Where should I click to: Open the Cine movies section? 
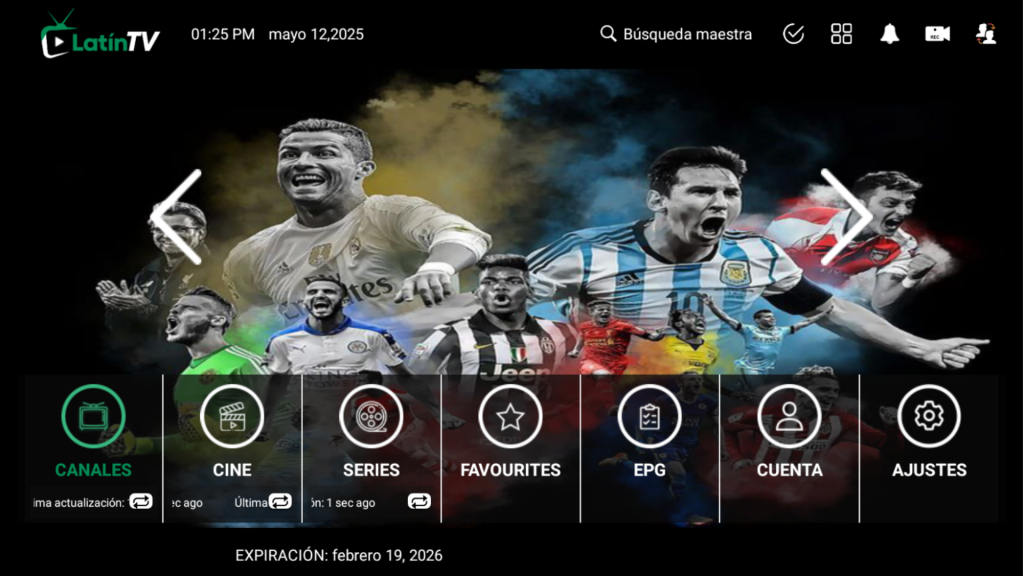pyautogui.click(x=232, y=430)
